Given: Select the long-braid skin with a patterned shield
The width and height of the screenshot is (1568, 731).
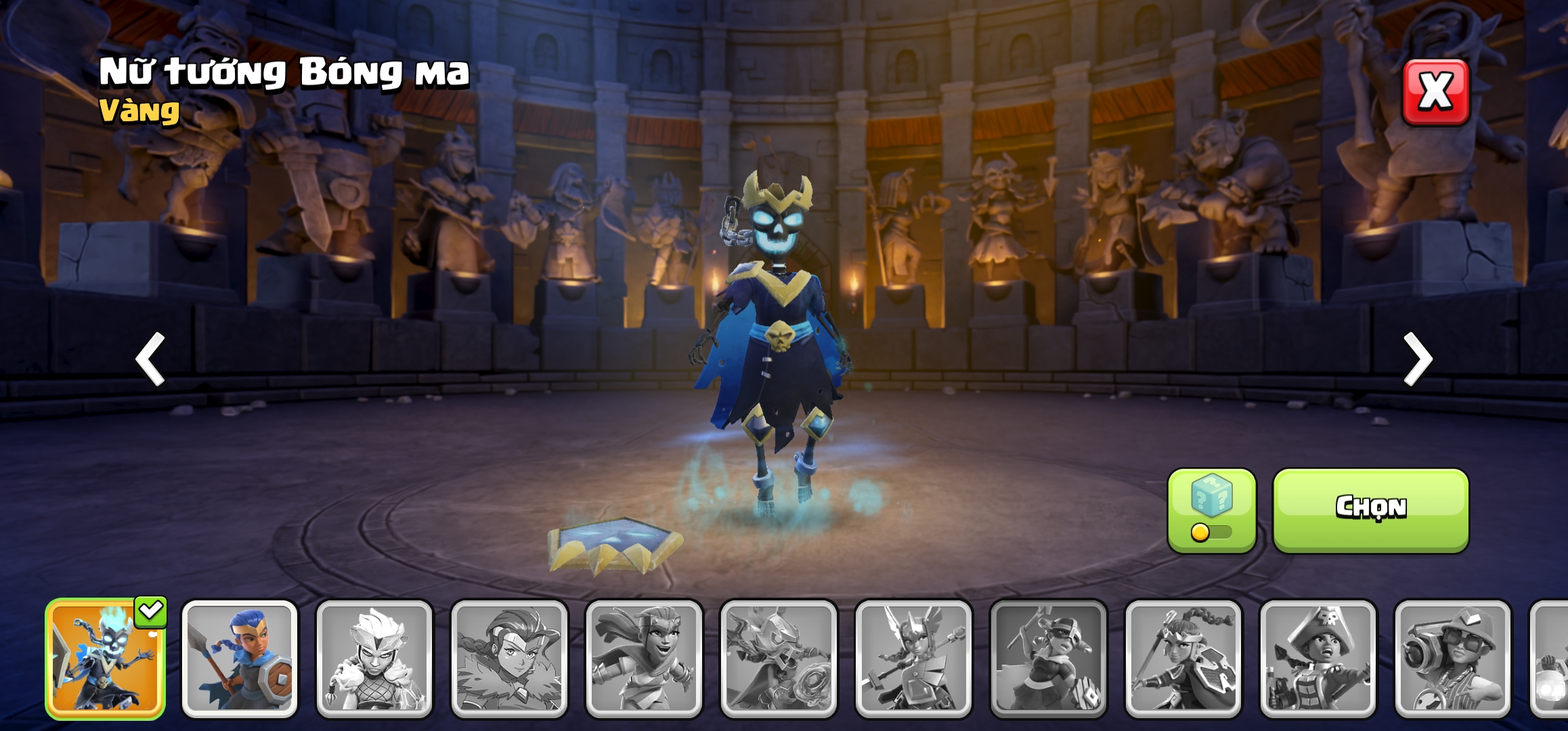Looking at the screenshot, I should point(1183,658).
